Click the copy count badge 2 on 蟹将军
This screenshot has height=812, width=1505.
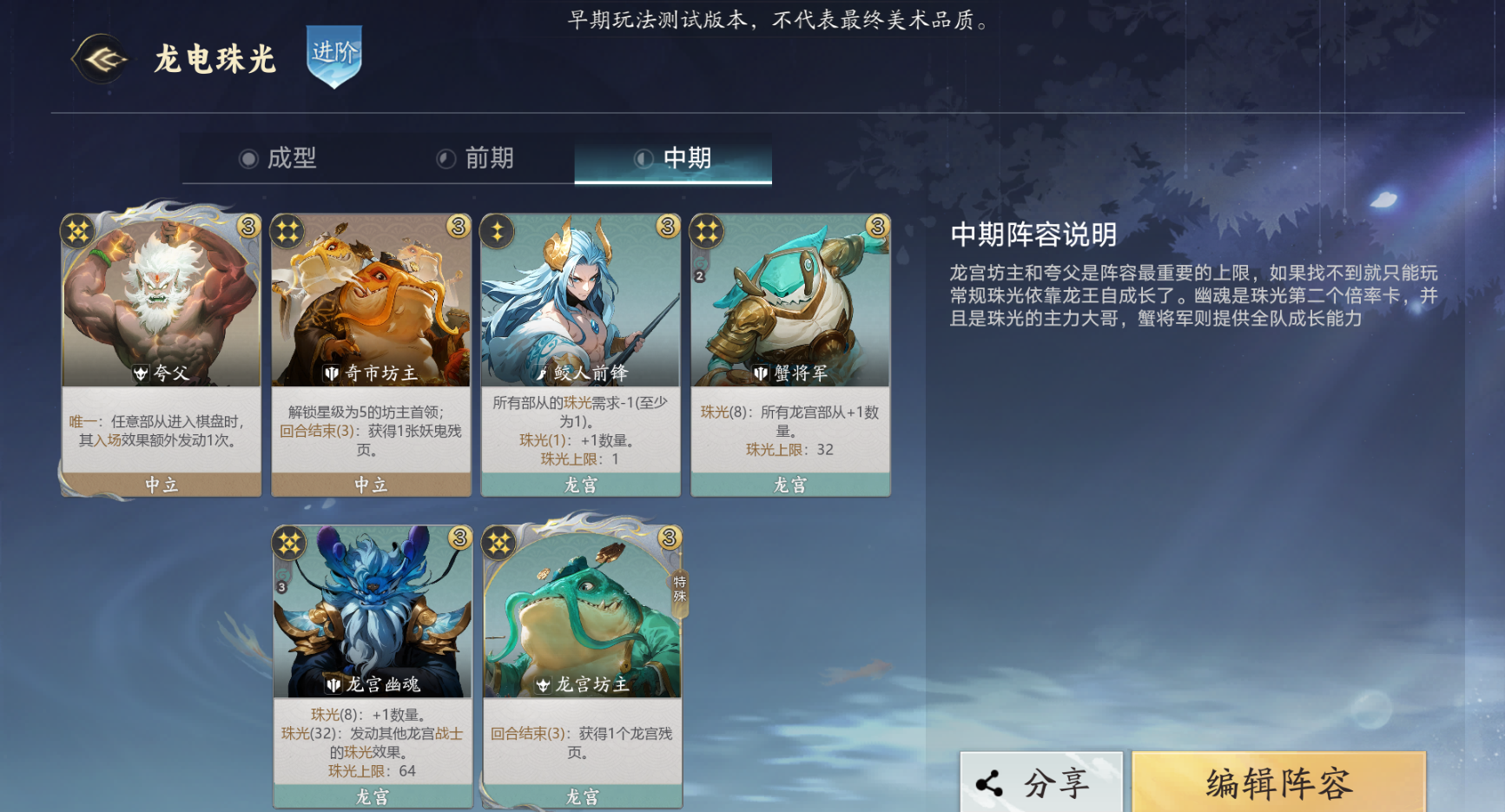[697, 276]
